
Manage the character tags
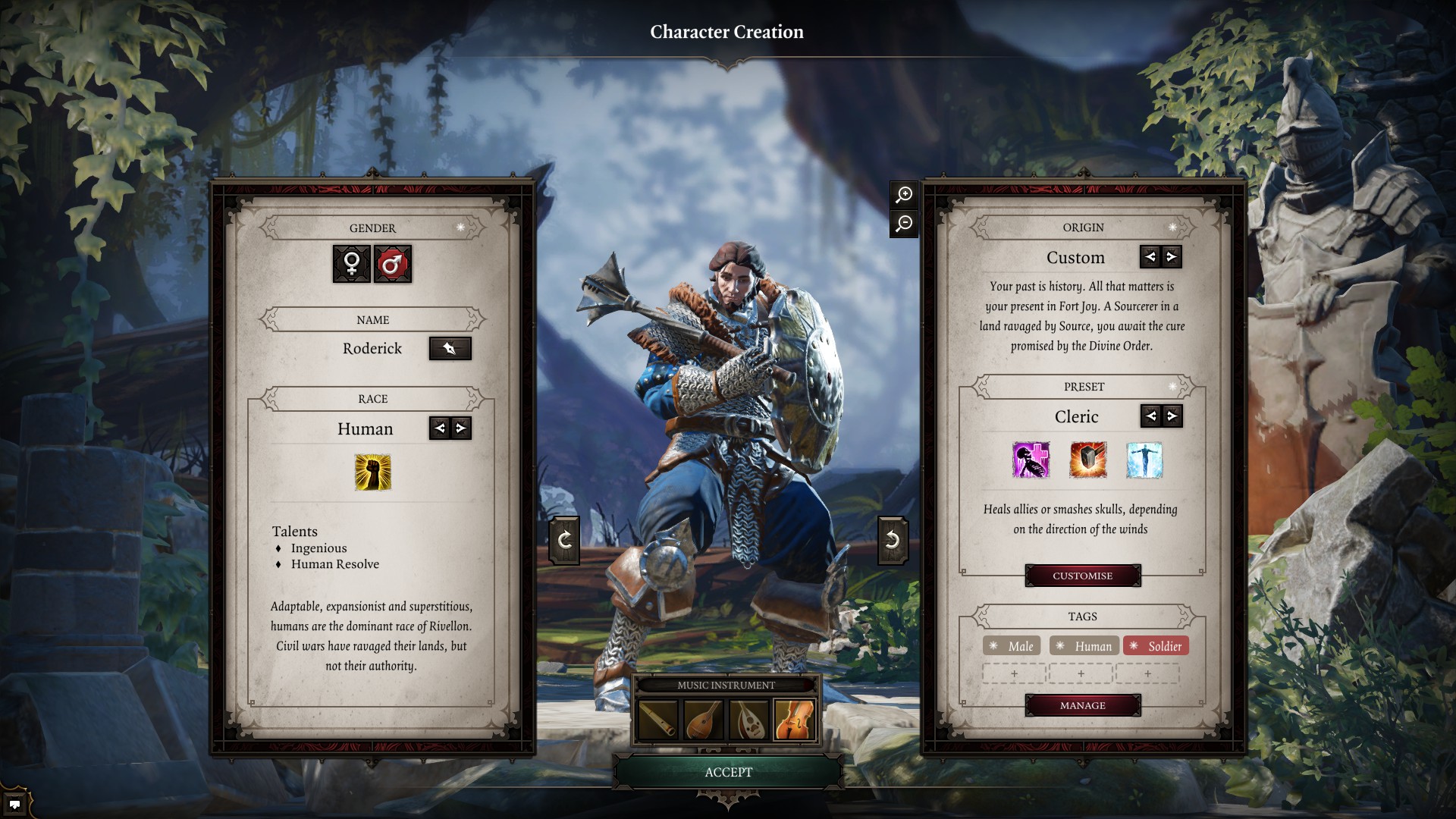pos(1082,705)
